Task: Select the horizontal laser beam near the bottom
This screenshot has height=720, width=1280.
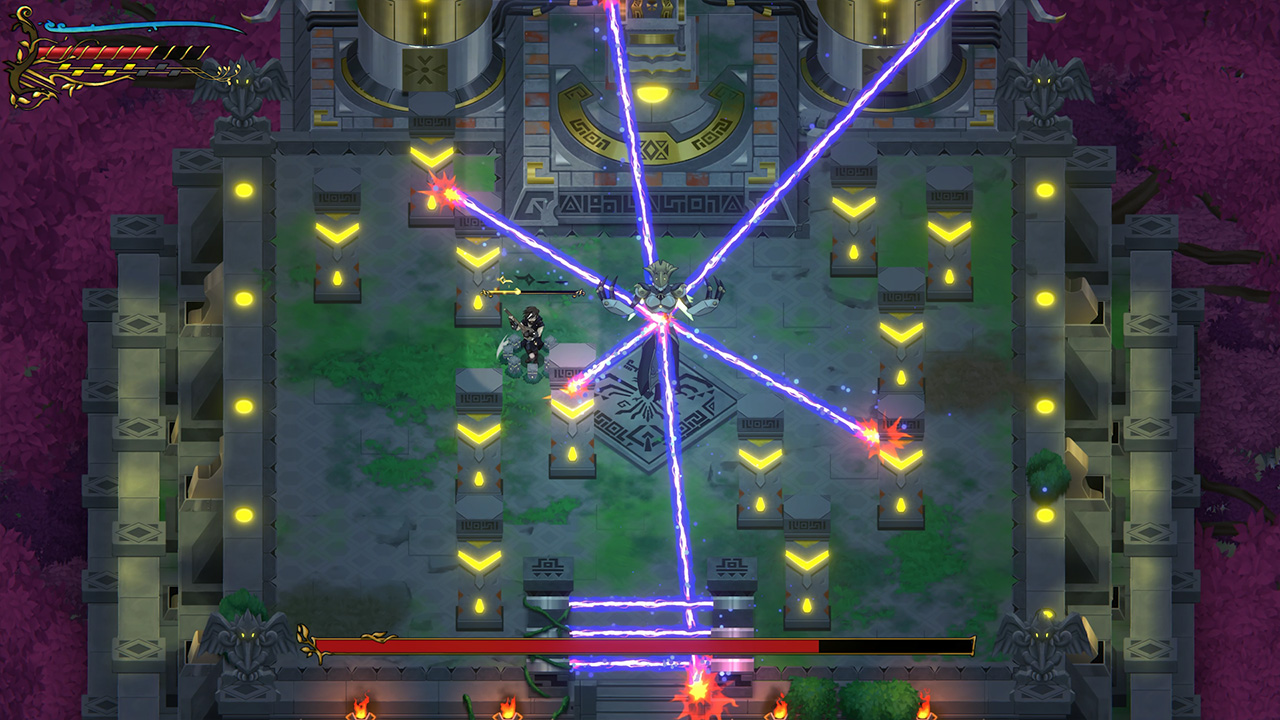Action: [620, 605]
